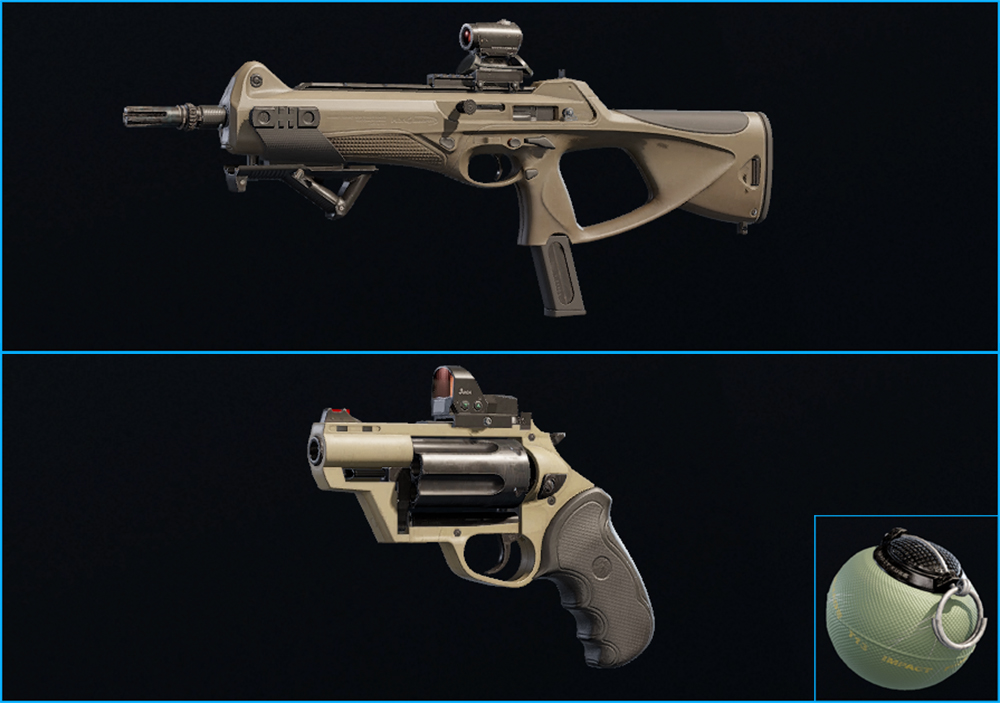Select the tan carbine primary weapon panel
Screen dimensions: 1000x703
(x=500, y=176)
